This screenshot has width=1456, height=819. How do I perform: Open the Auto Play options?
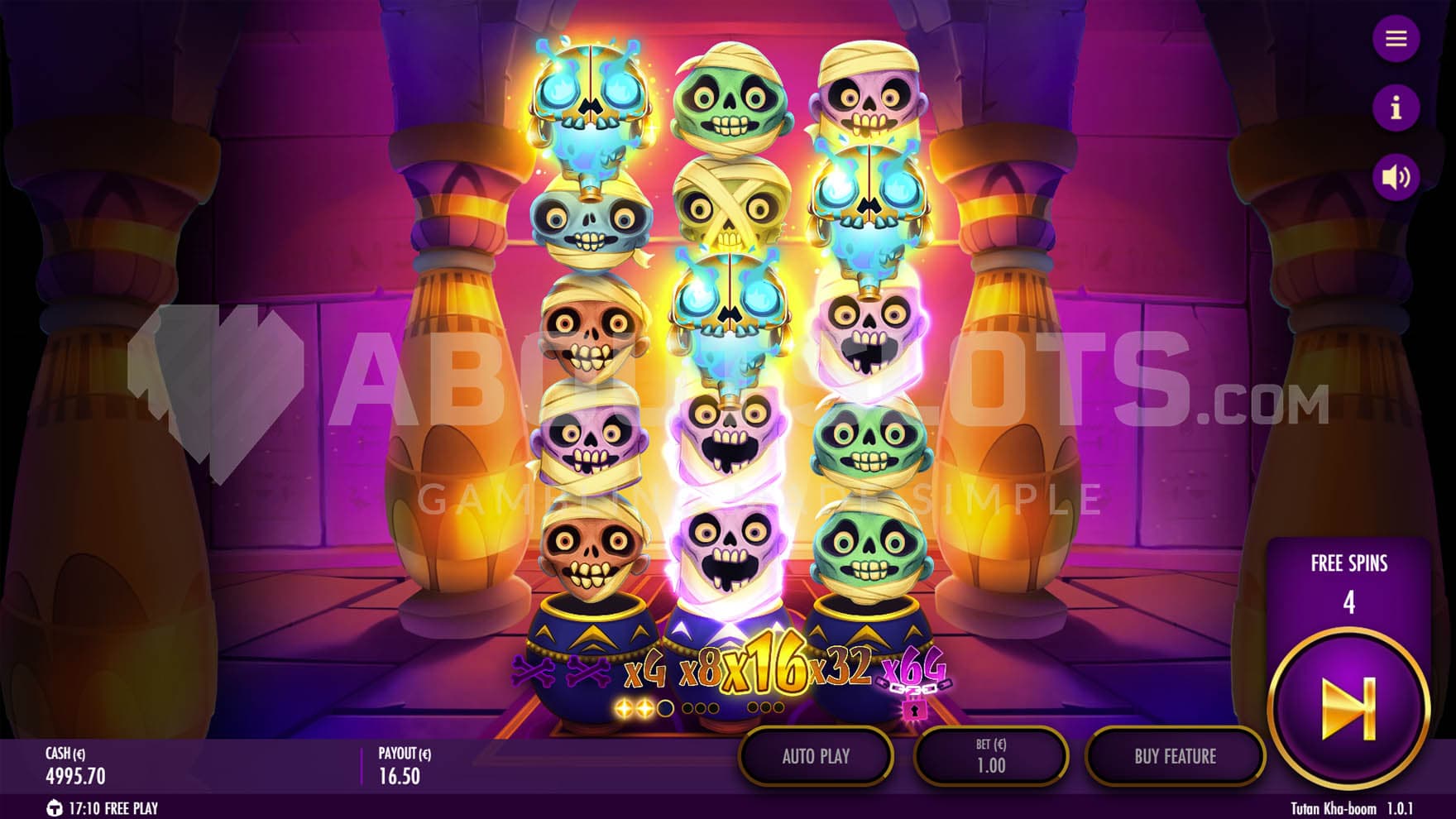pyautogui.click(x=816, y=756)
